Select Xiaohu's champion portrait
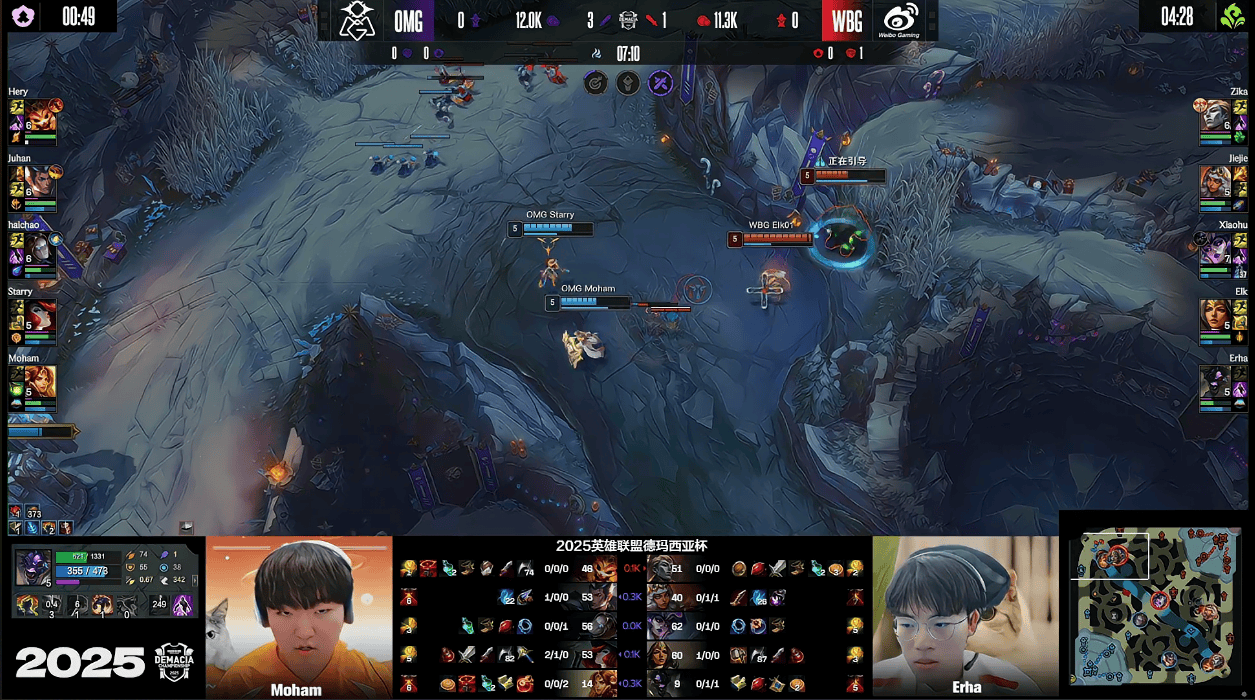The height and width of the screenshot is (700, 1255). pos(1215,248)
